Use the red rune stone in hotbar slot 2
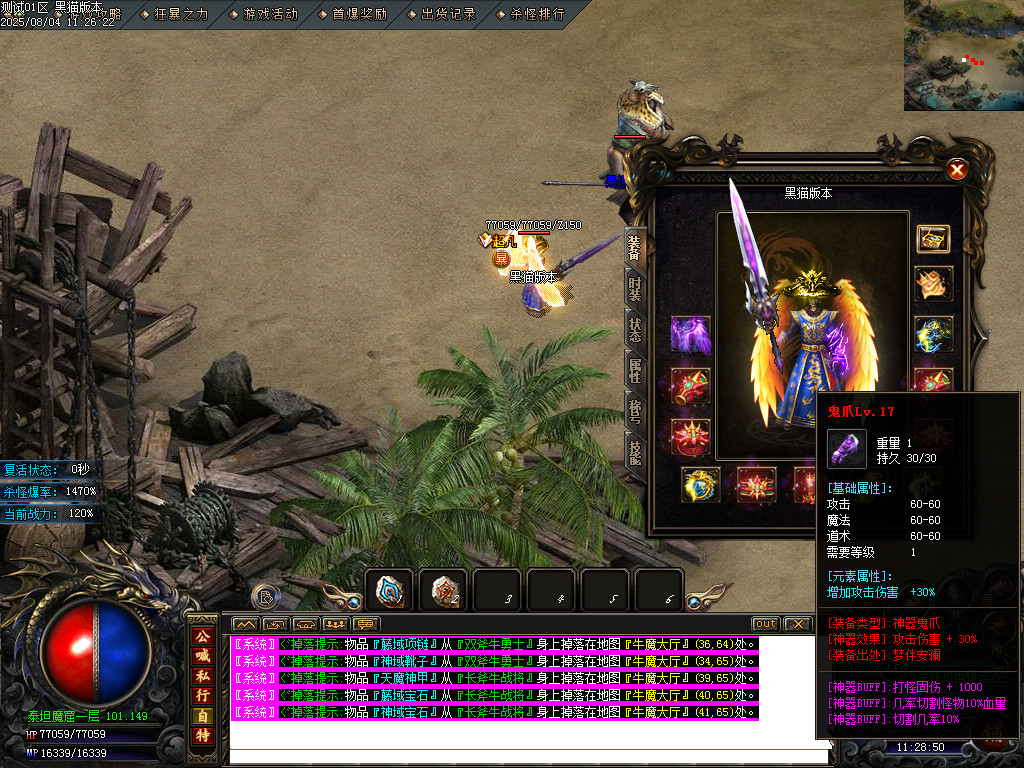The height and width of the screenshot is (768, 1024). tap(443, 590)
